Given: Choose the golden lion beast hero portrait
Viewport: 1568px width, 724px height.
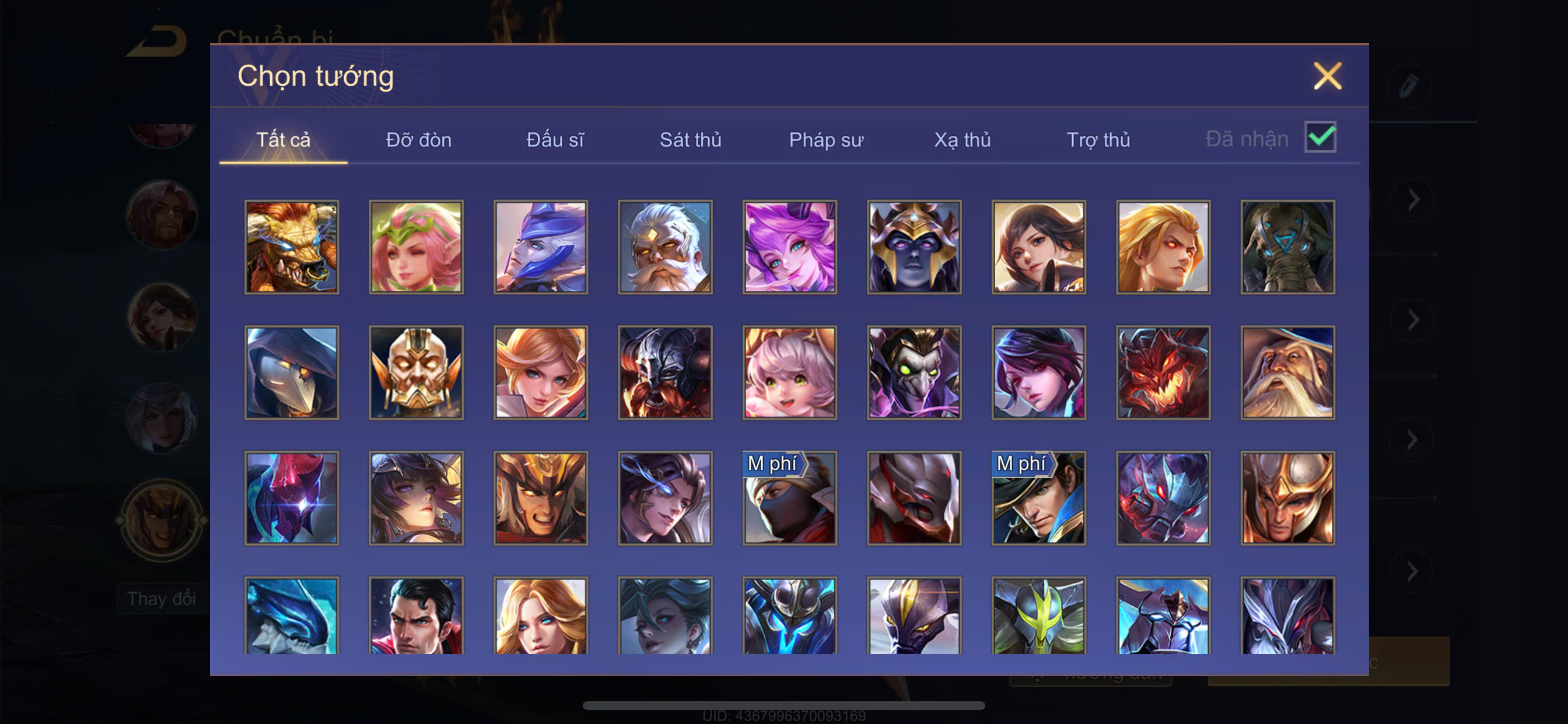Looking at the screenshot, I should click(x=292, y=247).
